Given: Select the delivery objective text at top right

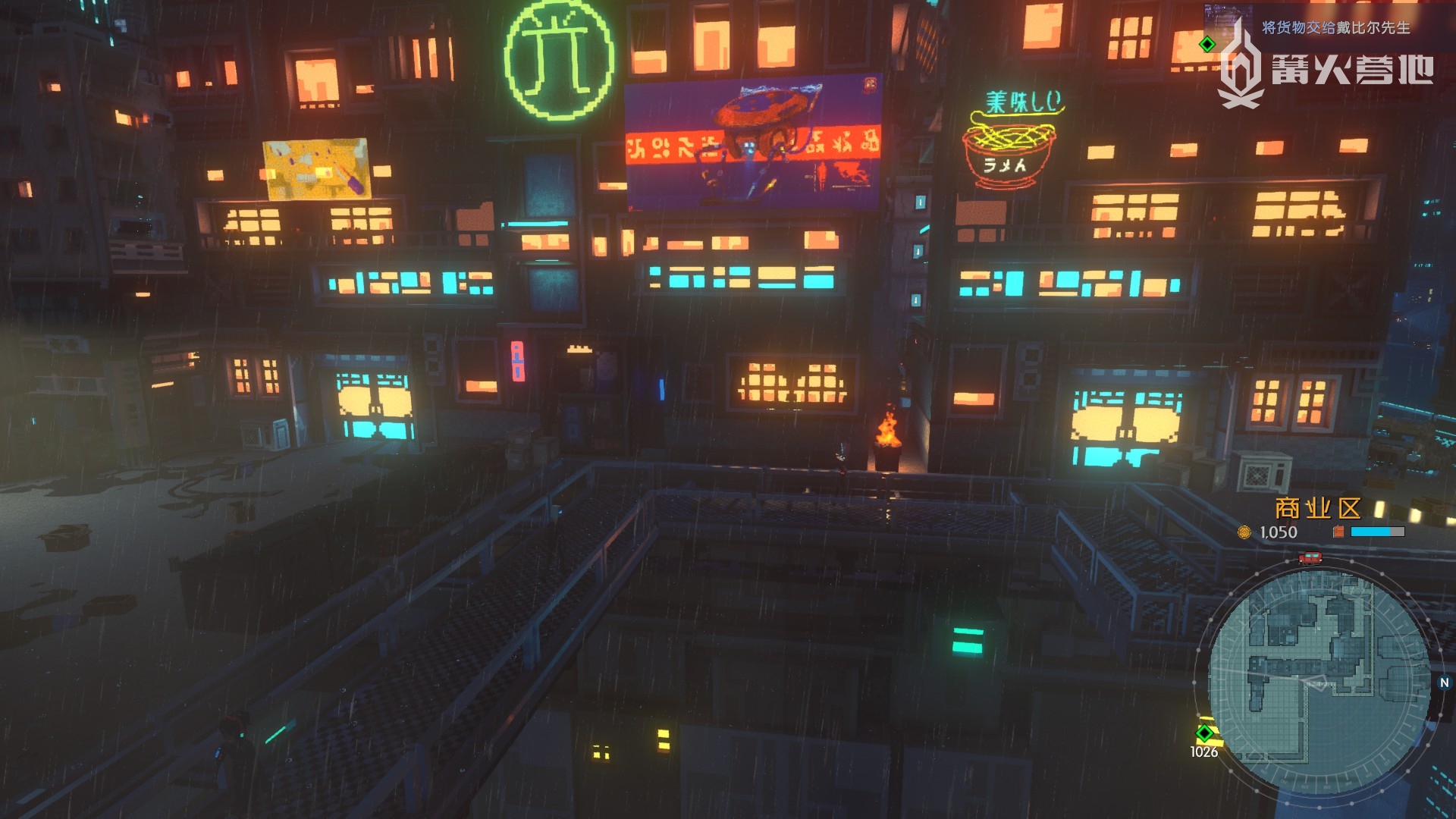Looking at the screenshot, I should 1335,28.
